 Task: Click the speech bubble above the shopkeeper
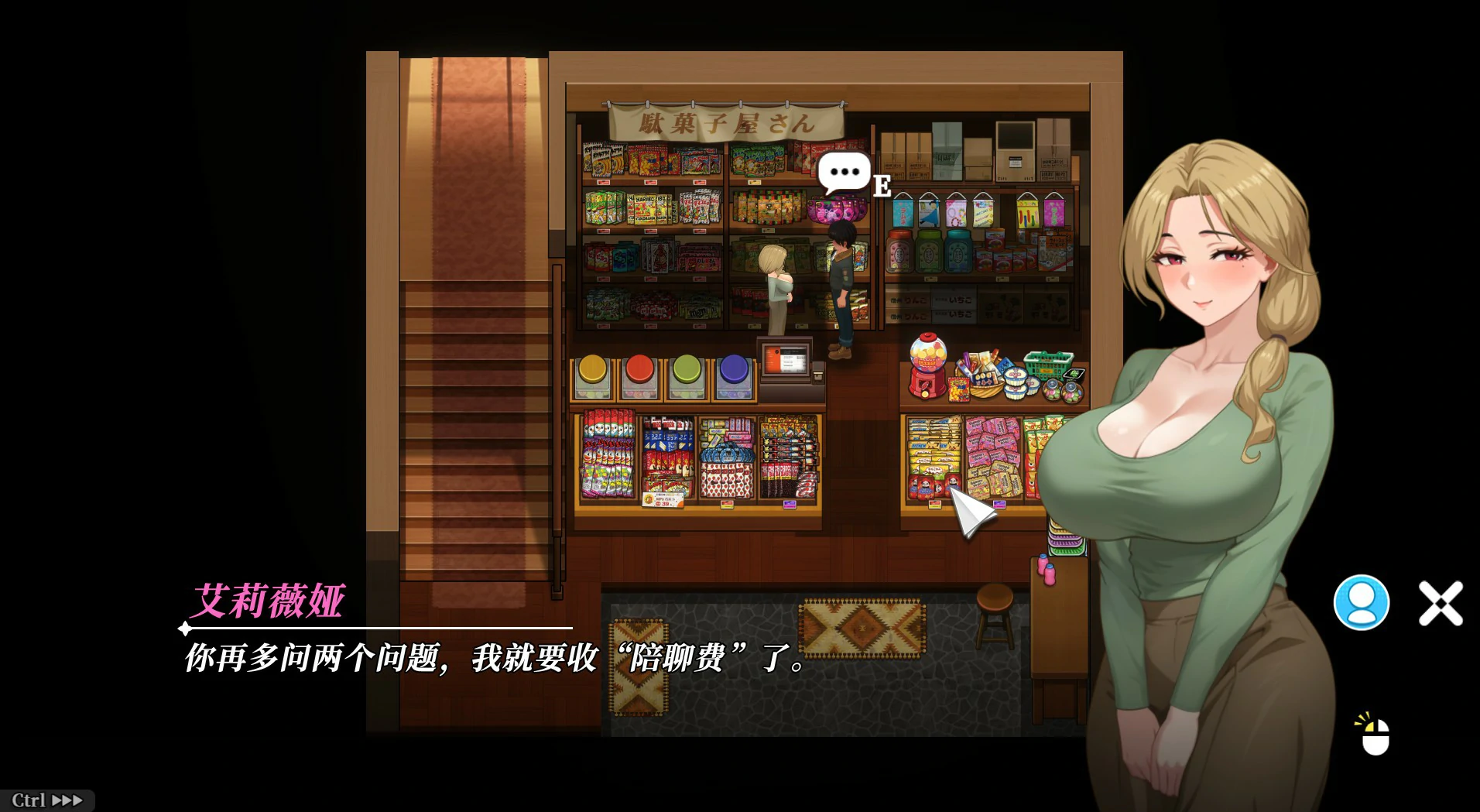[842, 172]
